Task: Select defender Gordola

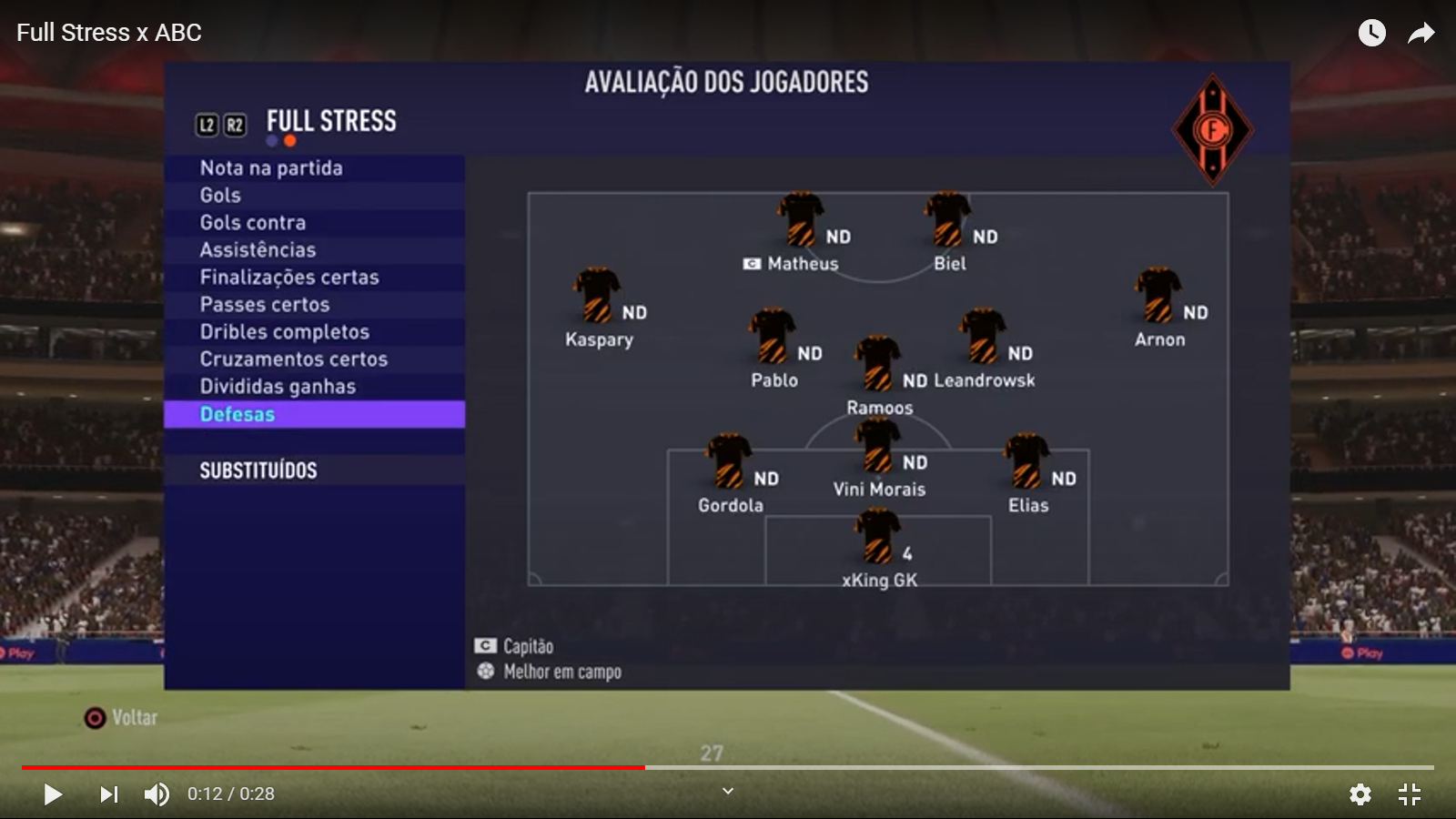Action: tap(728, 461)
